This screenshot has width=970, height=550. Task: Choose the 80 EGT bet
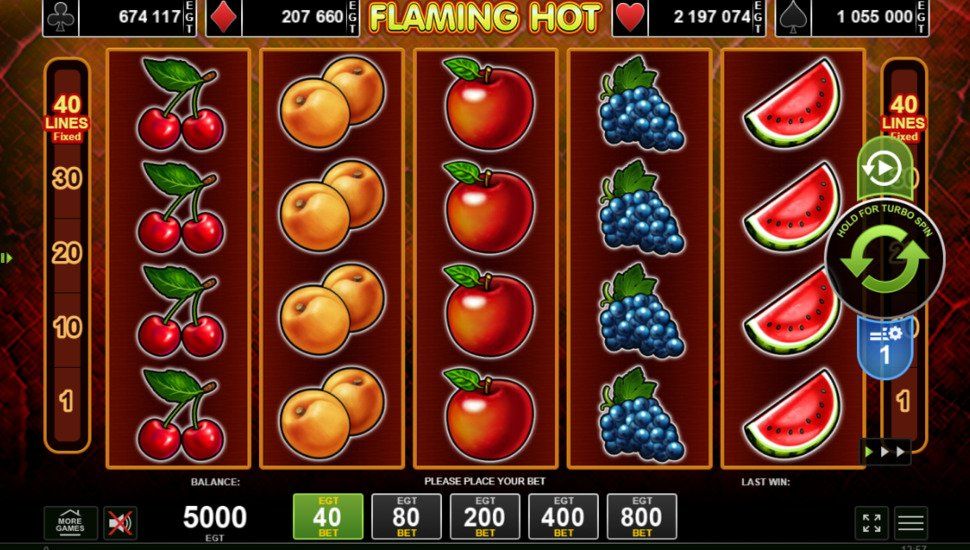[406, 516]
